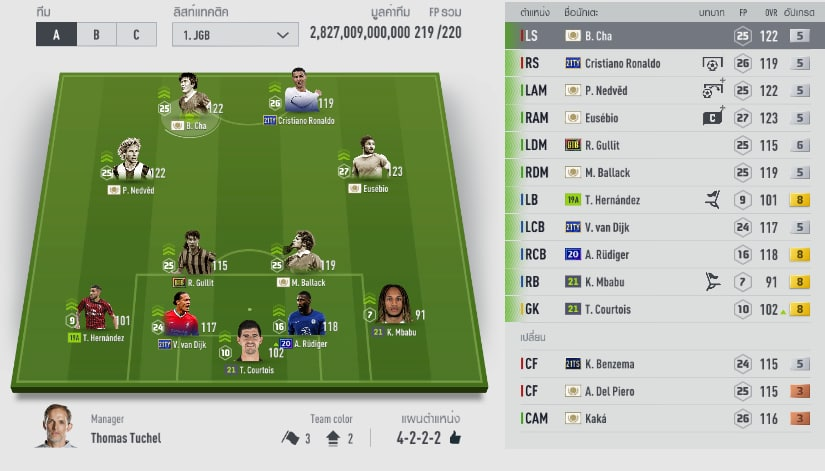Select goalkeeper T. Courtois on the pitch
825x471 pixels.
click(249, 346)
